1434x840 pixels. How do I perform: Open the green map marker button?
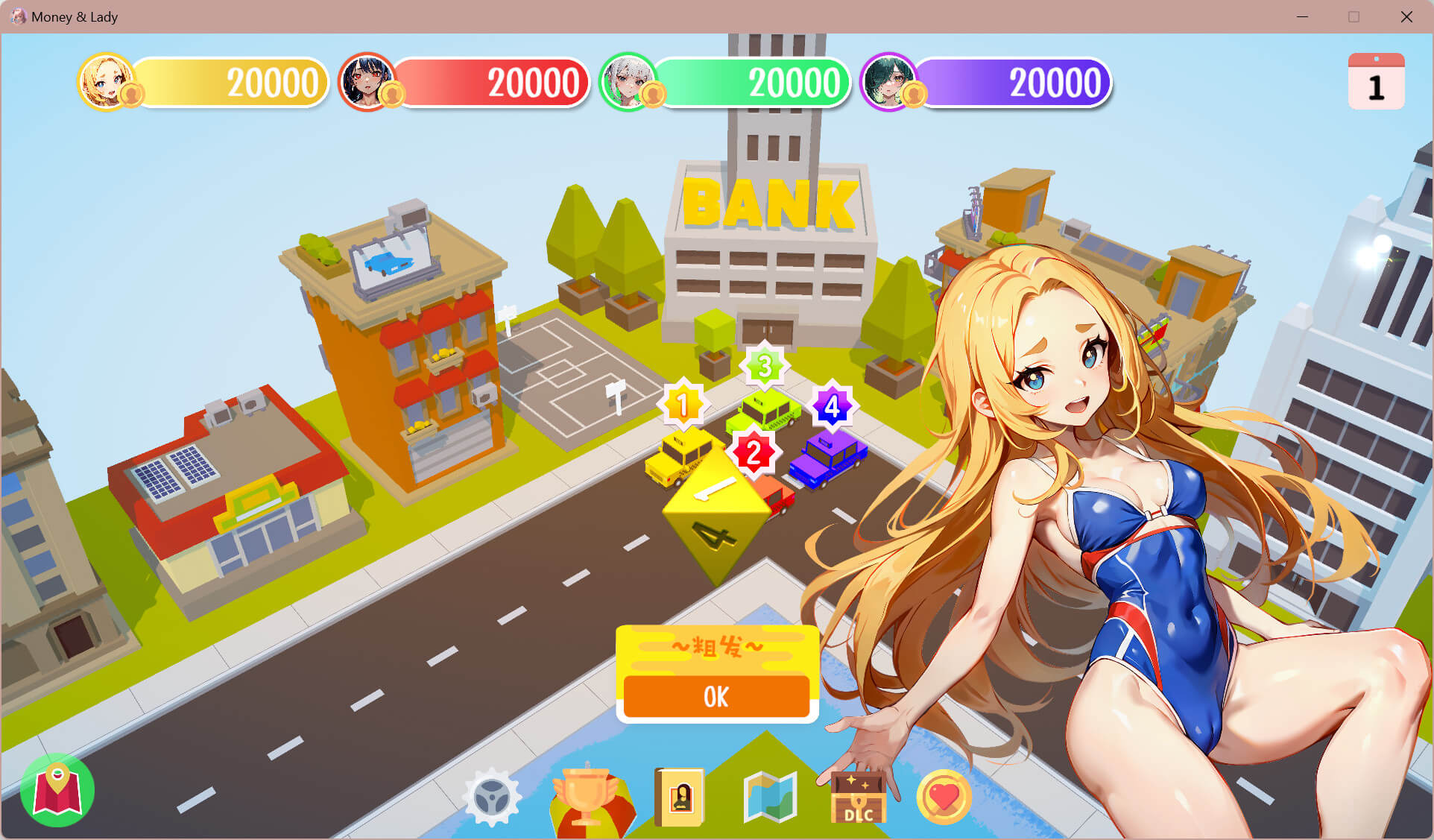click(x=57, y=790)
